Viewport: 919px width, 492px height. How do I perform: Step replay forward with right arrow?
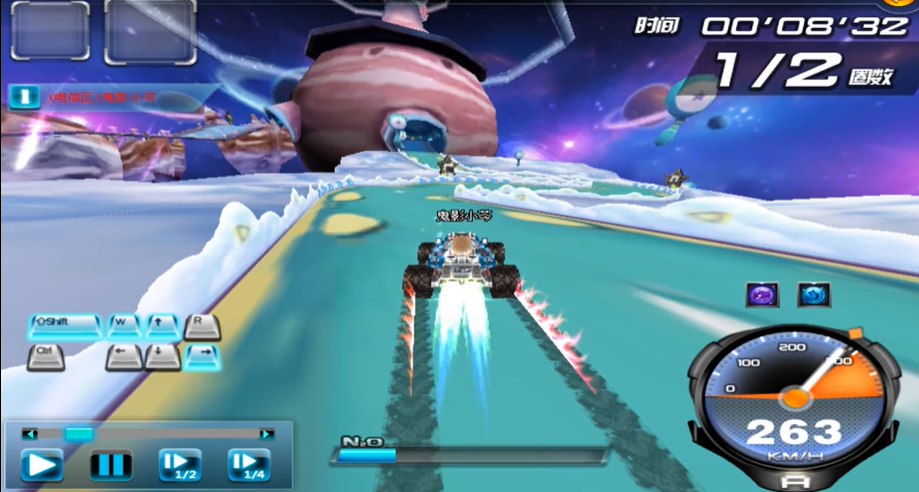(266, 434)
